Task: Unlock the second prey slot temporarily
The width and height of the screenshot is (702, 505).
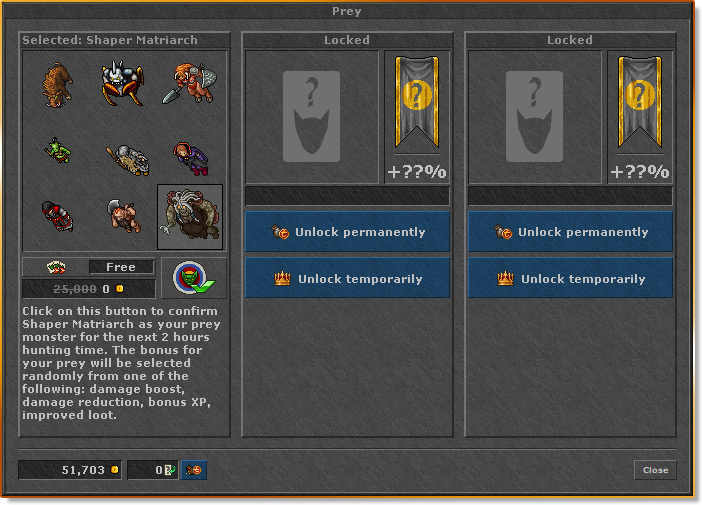Action: coord(347,279)
